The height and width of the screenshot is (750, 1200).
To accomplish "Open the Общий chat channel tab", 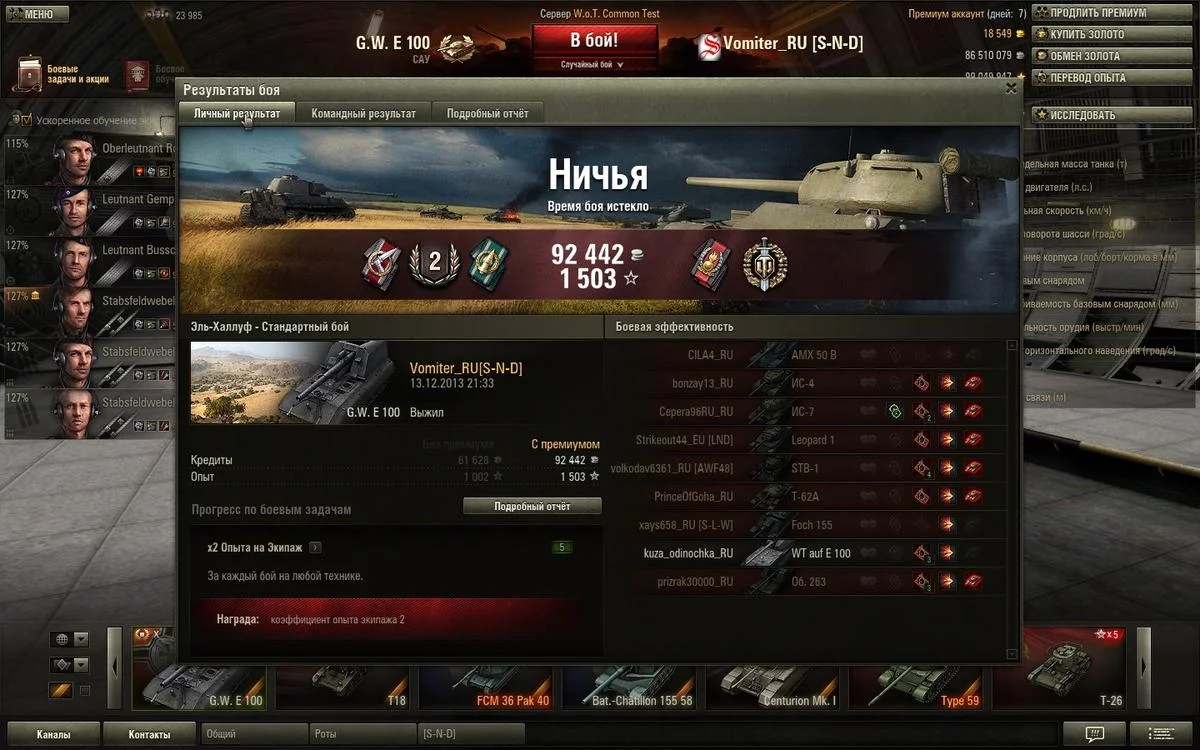I will tap(254, 735).
